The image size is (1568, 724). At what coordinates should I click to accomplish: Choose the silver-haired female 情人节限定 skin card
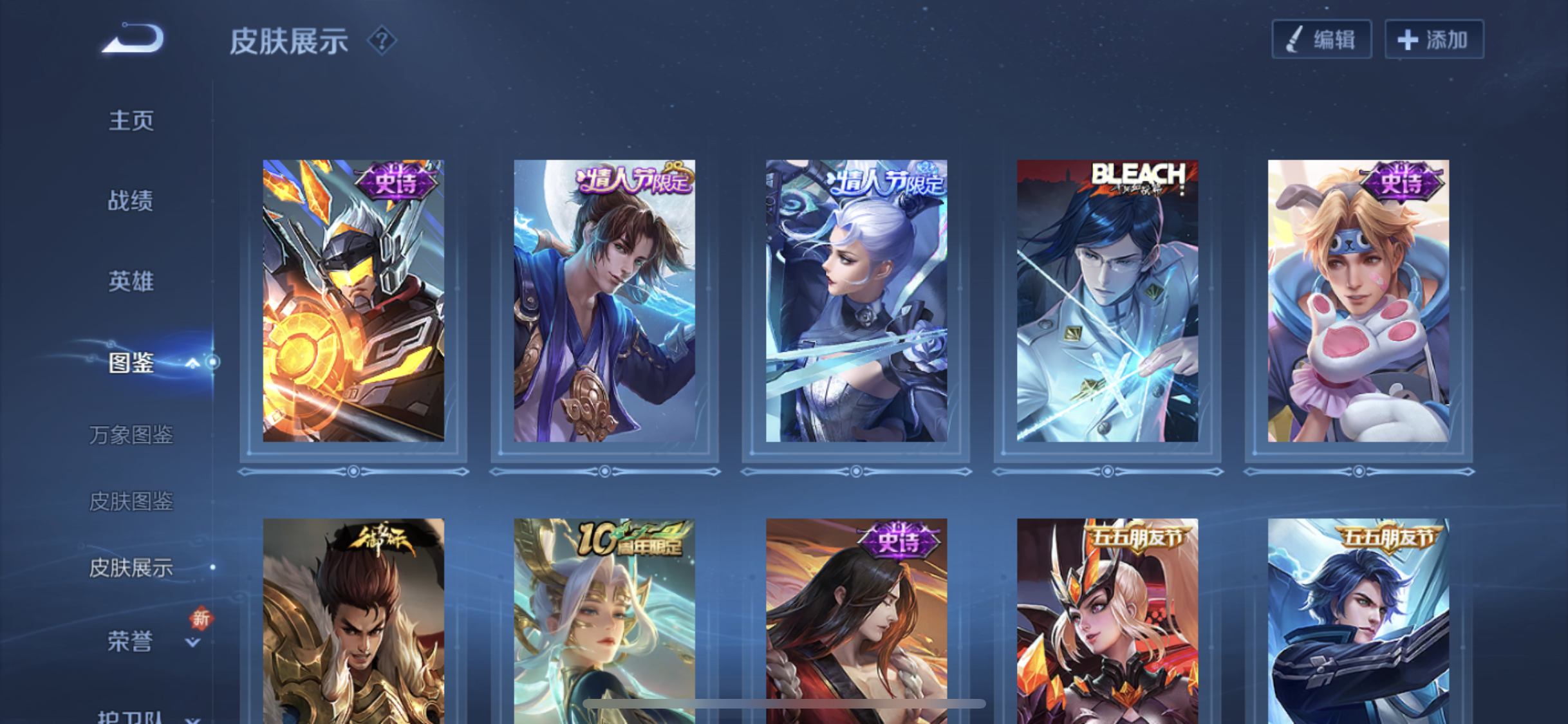[x=856, y=301]
